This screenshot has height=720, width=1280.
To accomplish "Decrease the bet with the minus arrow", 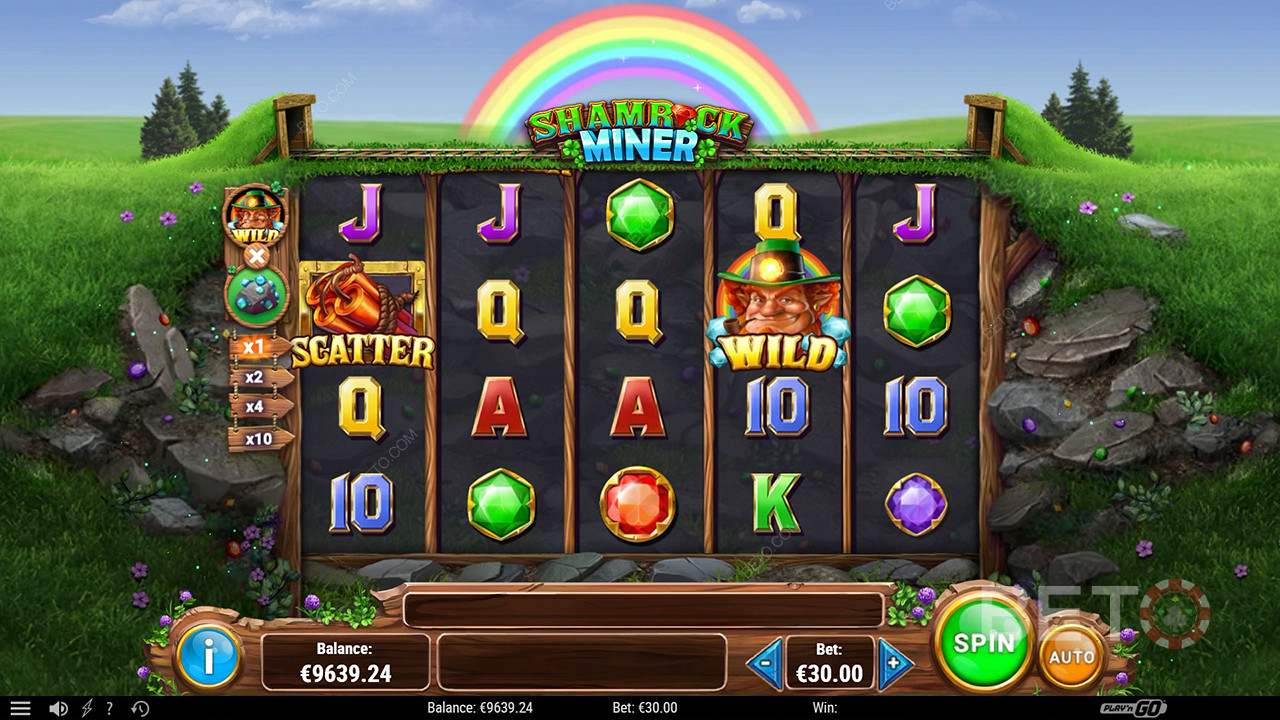I will [765, 662].
